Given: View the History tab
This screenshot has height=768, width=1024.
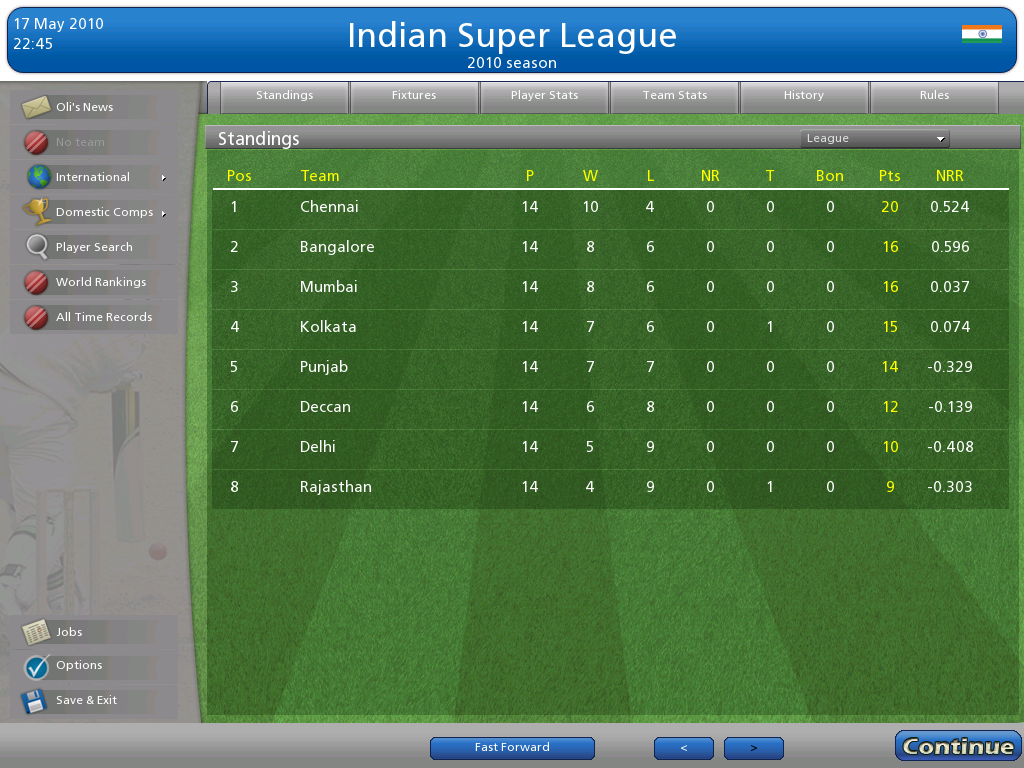Looking at the screenshot, I should tap(804, 96).
